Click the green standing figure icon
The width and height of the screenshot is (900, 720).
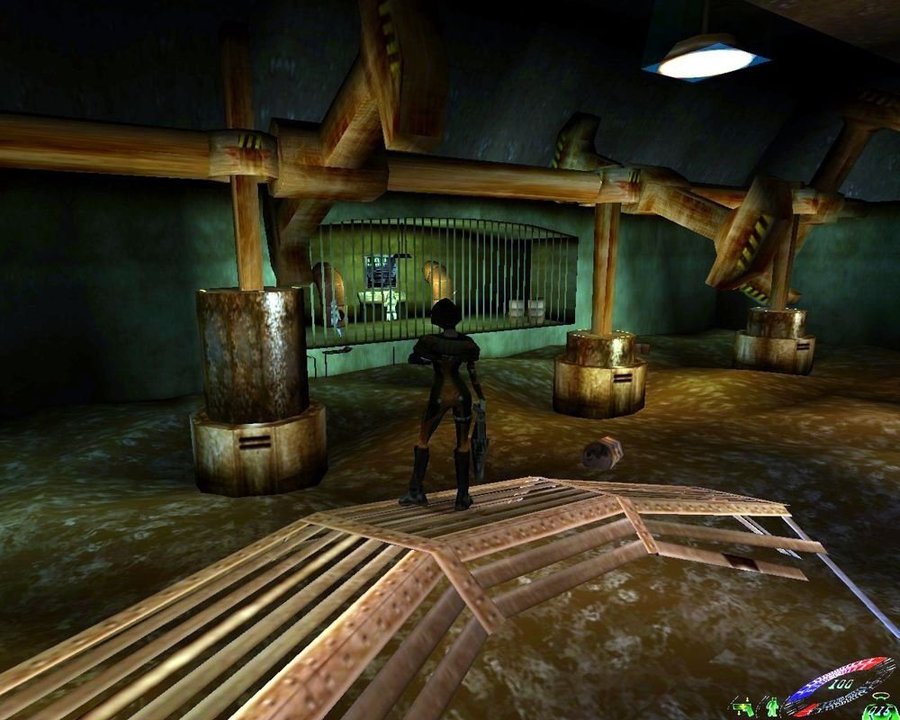[x=772, y=707]
